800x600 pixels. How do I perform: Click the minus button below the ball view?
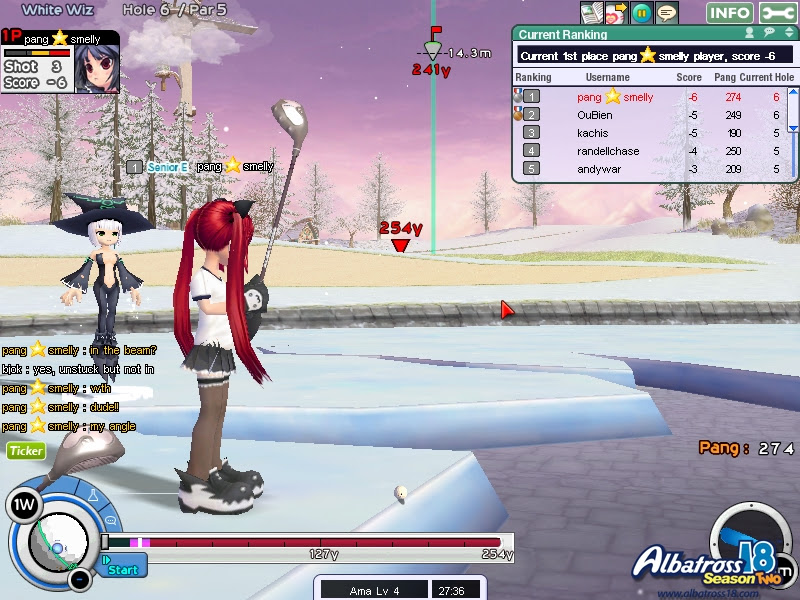tap(78, 579)
